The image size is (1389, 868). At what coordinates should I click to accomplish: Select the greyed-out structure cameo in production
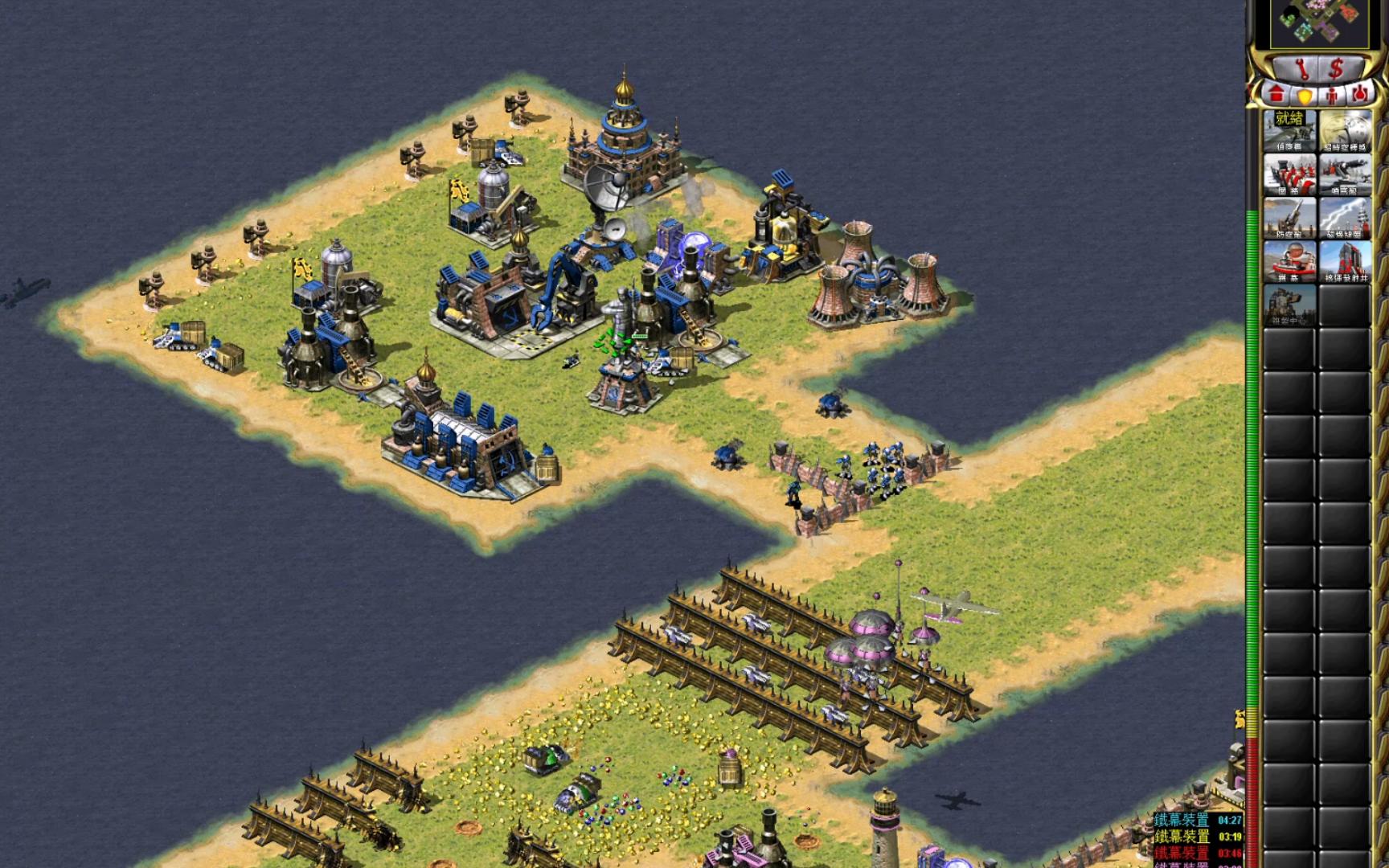1289,305
